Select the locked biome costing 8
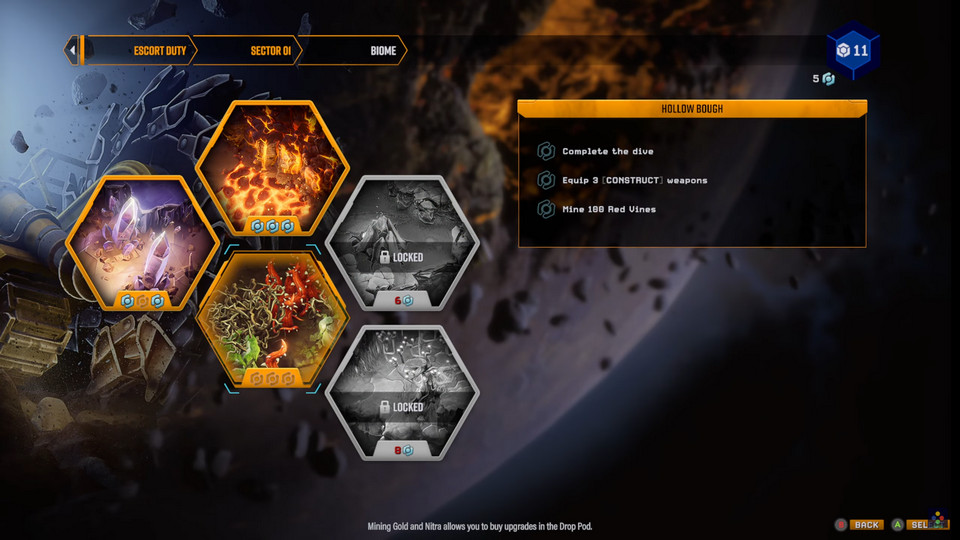This screenshot has height=540, width=960. point(402,393)
